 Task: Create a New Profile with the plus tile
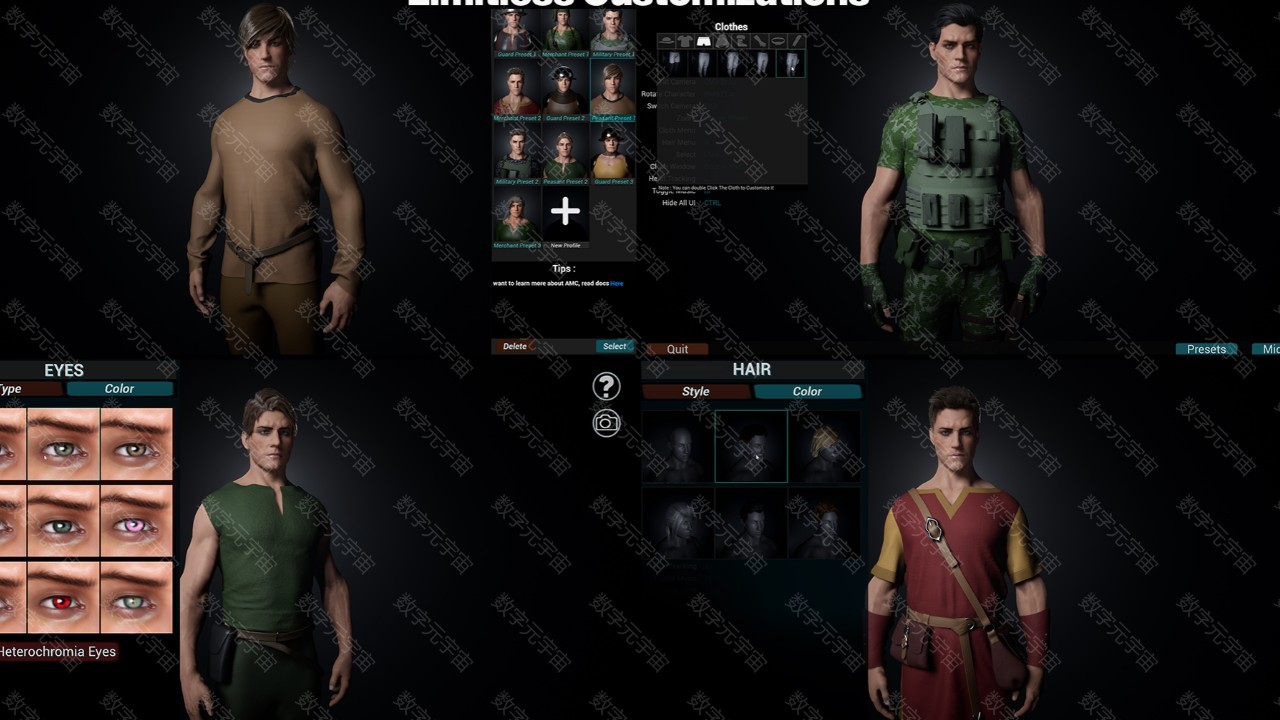point(565,212)
